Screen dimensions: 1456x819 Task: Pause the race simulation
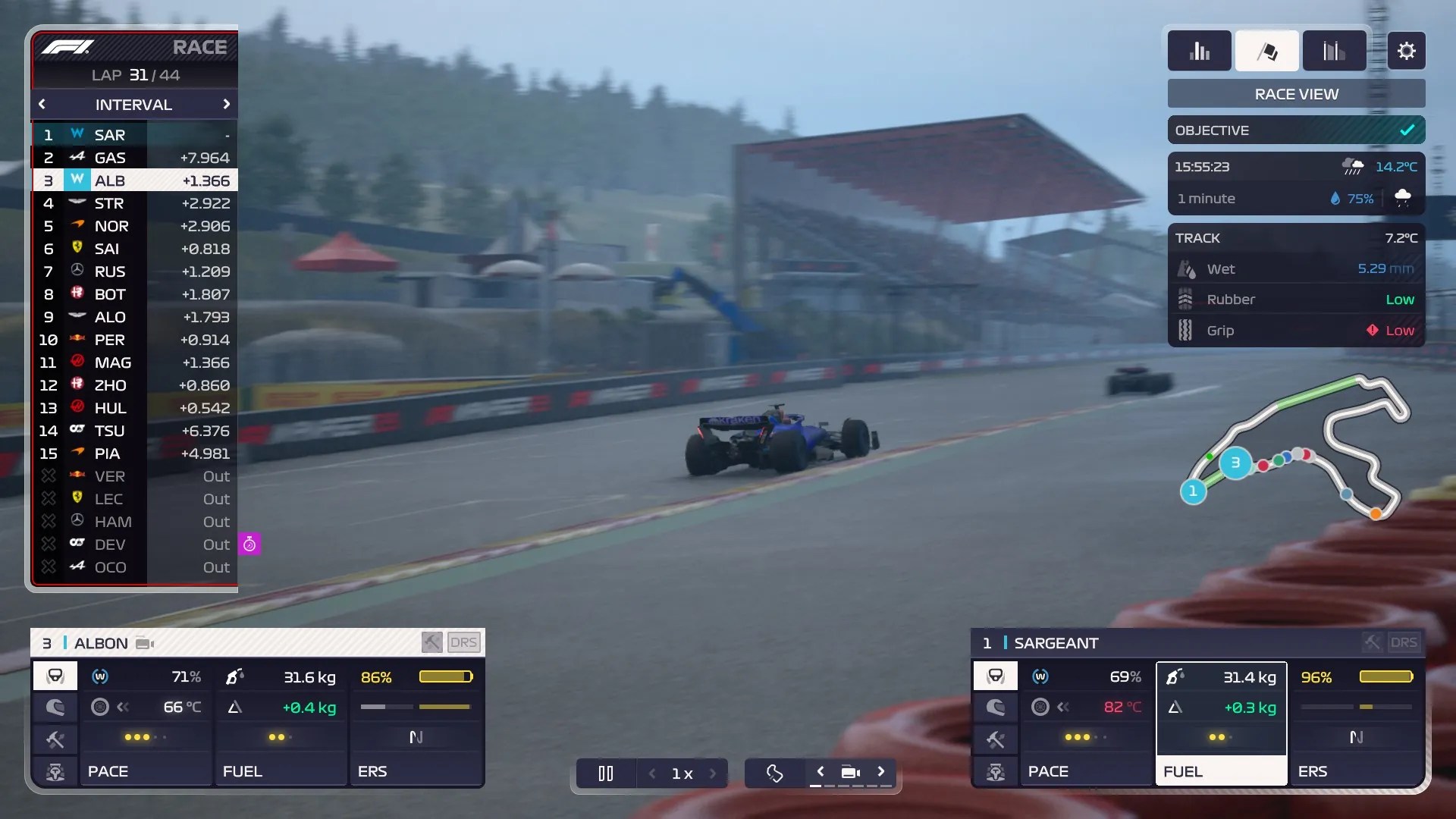click(x=606, y=773)
